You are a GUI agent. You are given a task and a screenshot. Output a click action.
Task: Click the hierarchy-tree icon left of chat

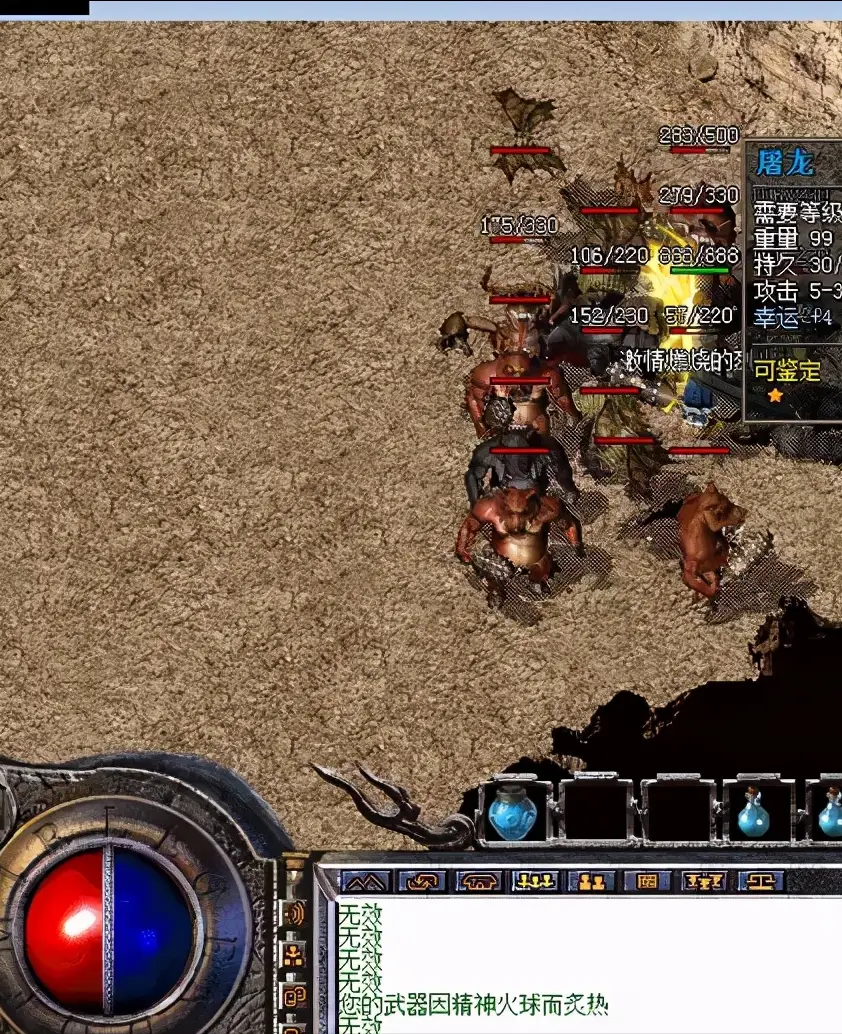pos(295,955)
